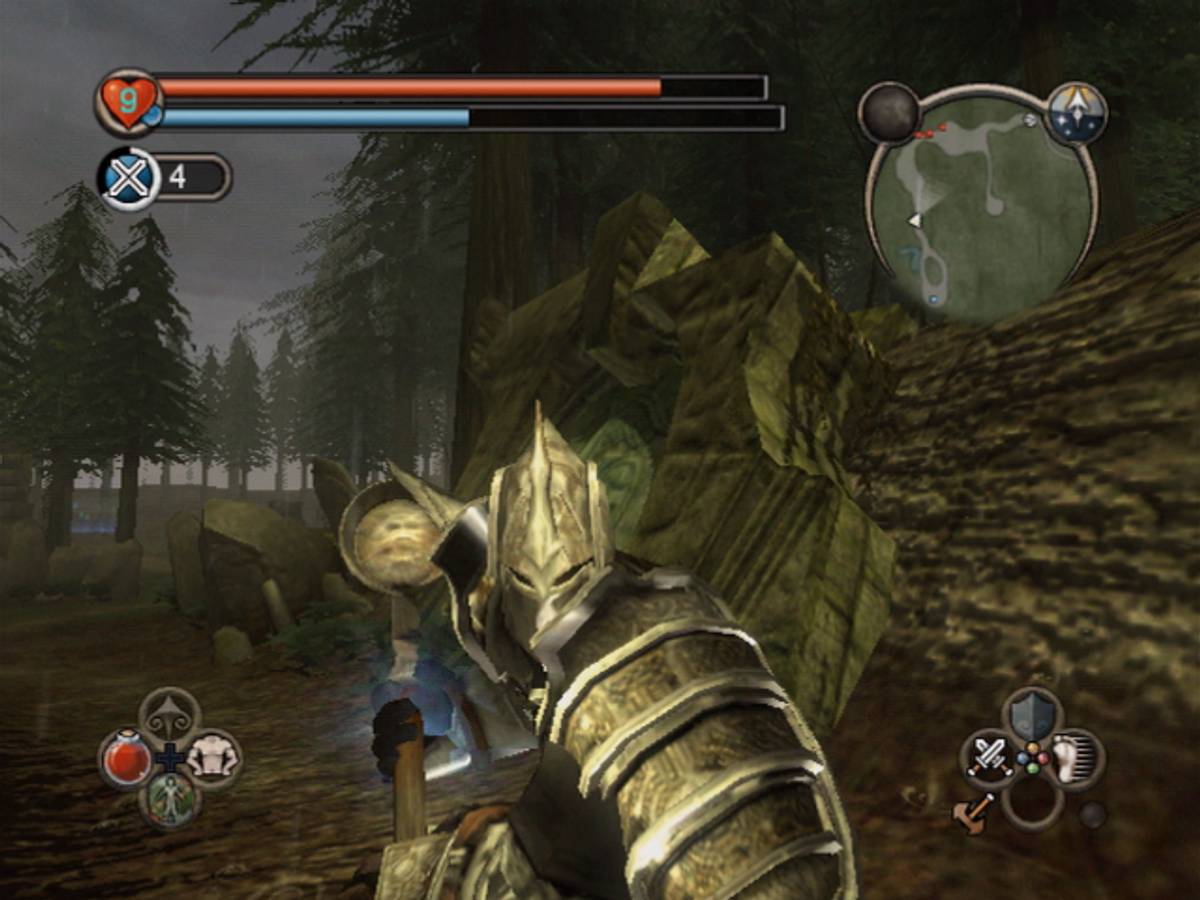This screenshot has width=1200, height=900.
Task: Click the compass arrow icon on minimap
Action: click(x=1077, y=112)
